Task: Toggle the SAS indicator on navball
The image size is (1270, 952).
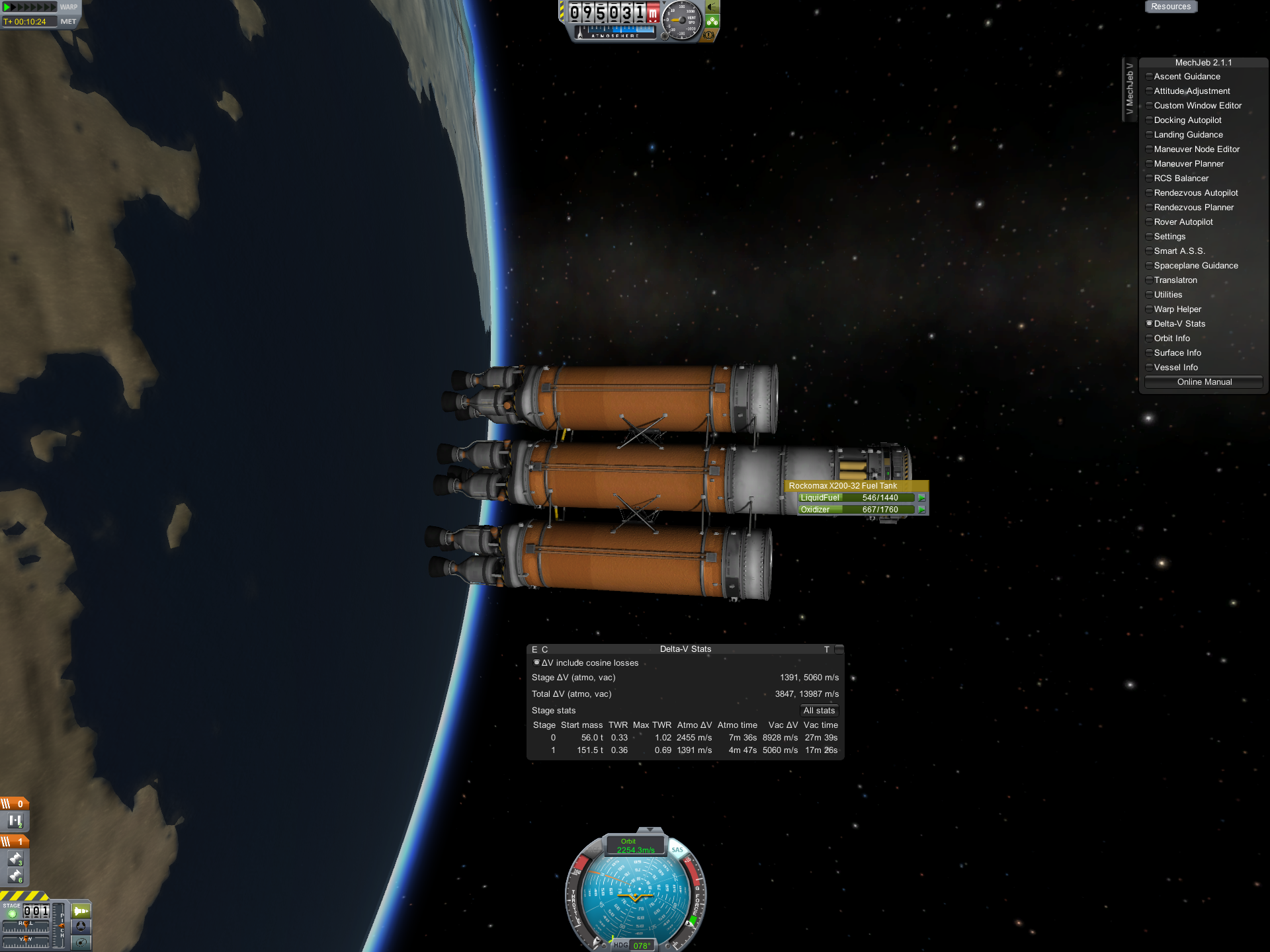Action: (677, 850)
